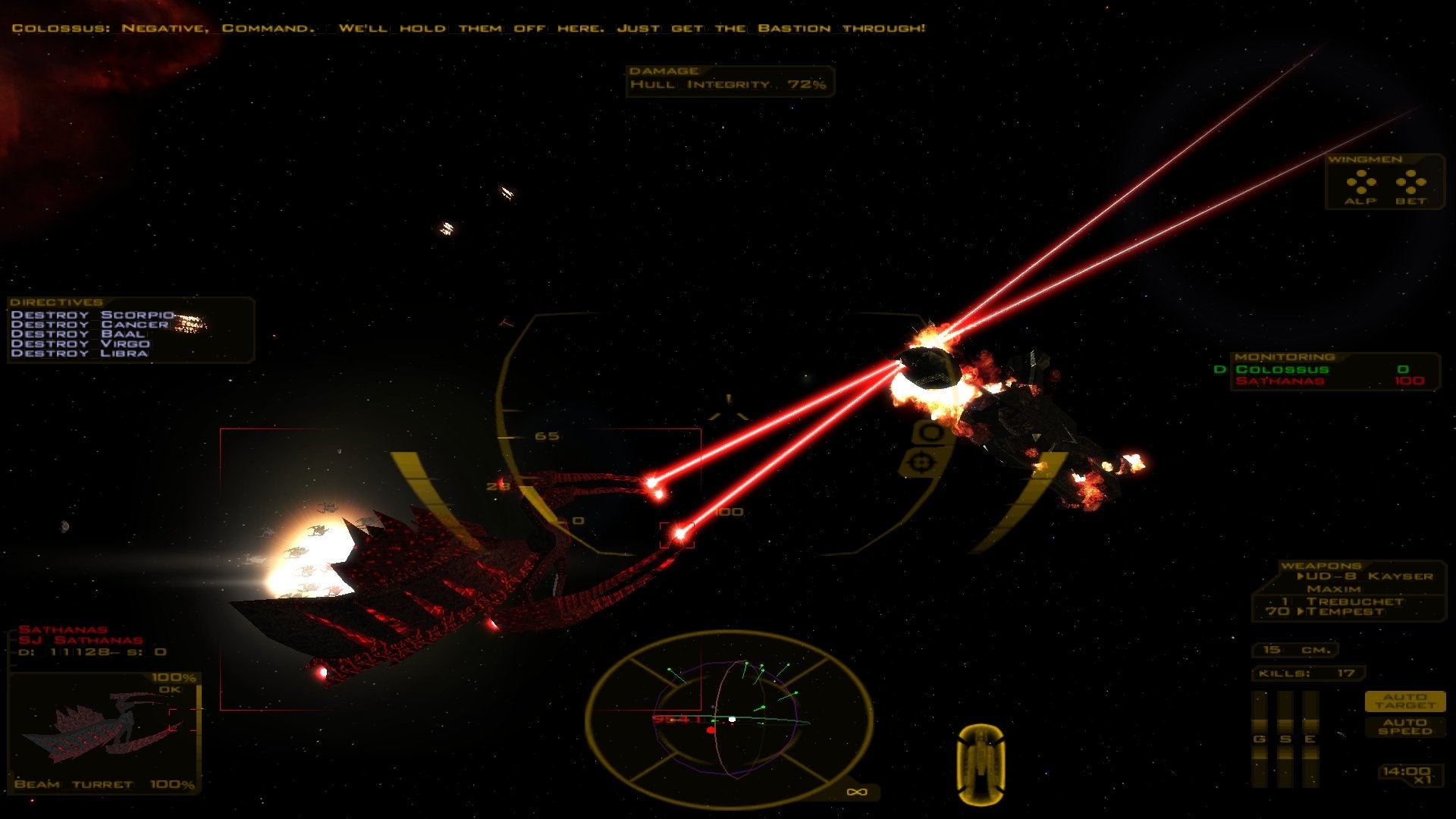
Task: Enable Auto Speed matching
Action: tap(1407, 726)
